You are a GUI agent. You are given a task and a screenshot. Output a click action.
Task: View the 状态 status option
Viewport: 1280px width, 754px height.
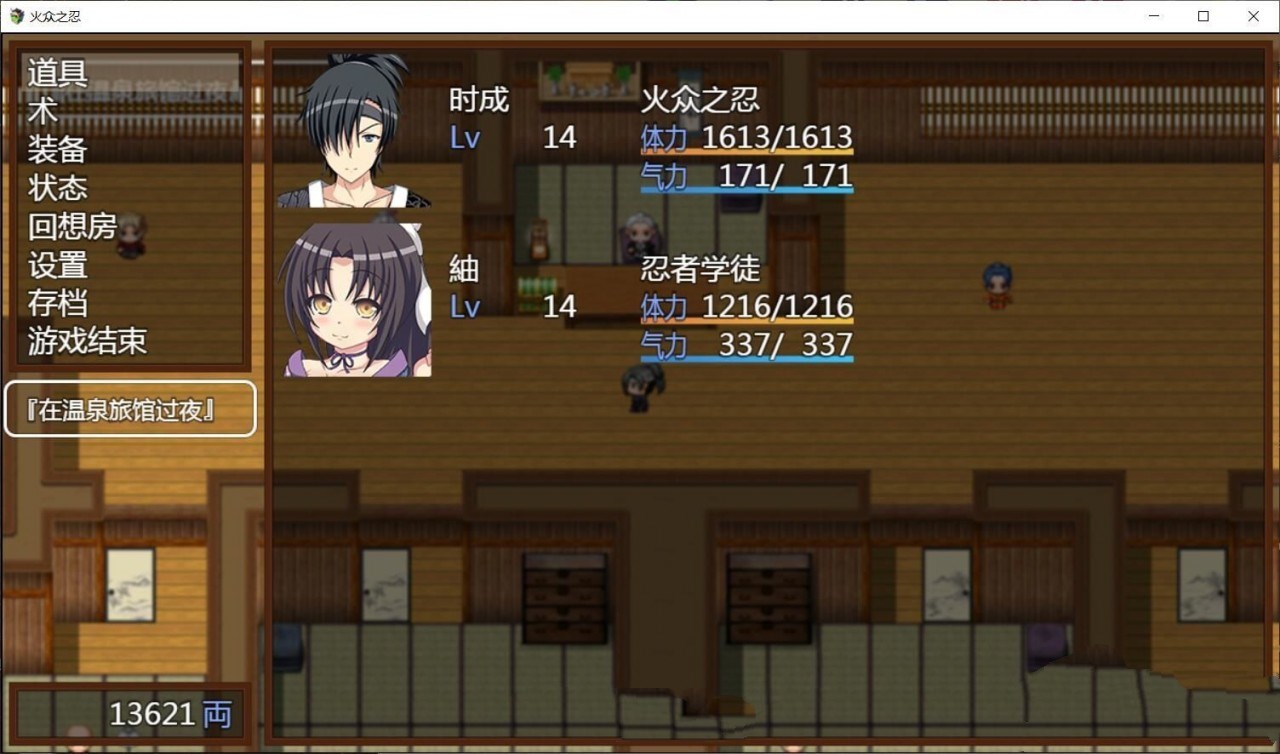click(x=55, y=187)
